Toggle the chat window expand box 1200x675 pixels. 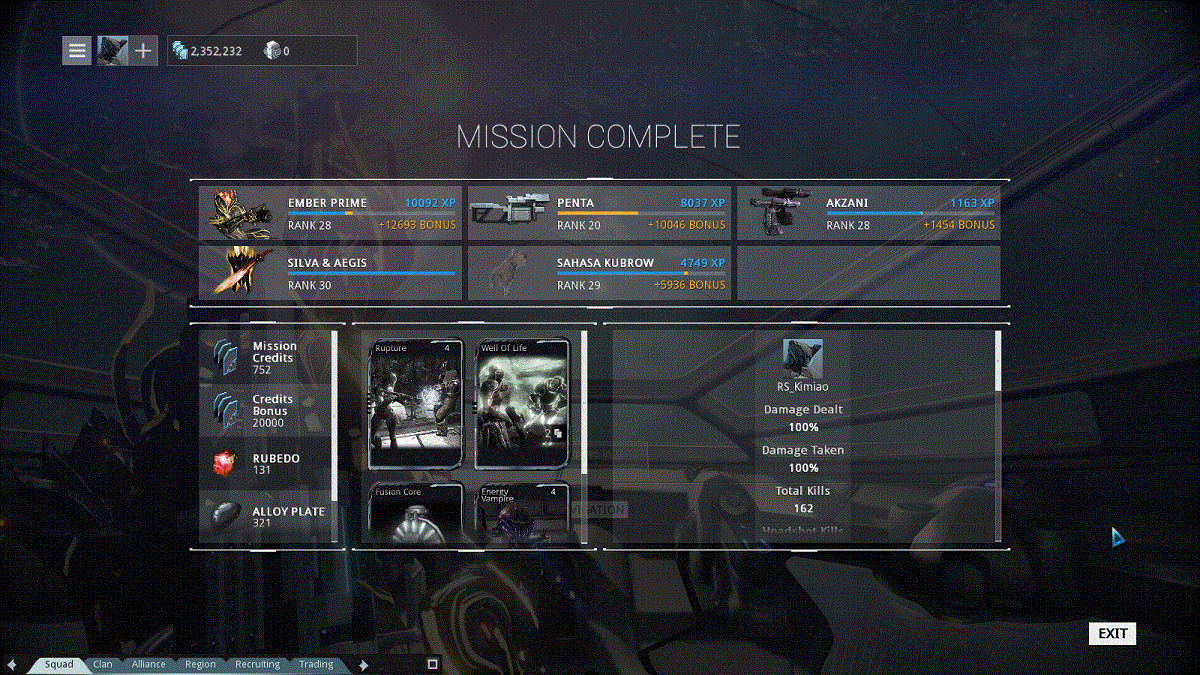point(432,664)
